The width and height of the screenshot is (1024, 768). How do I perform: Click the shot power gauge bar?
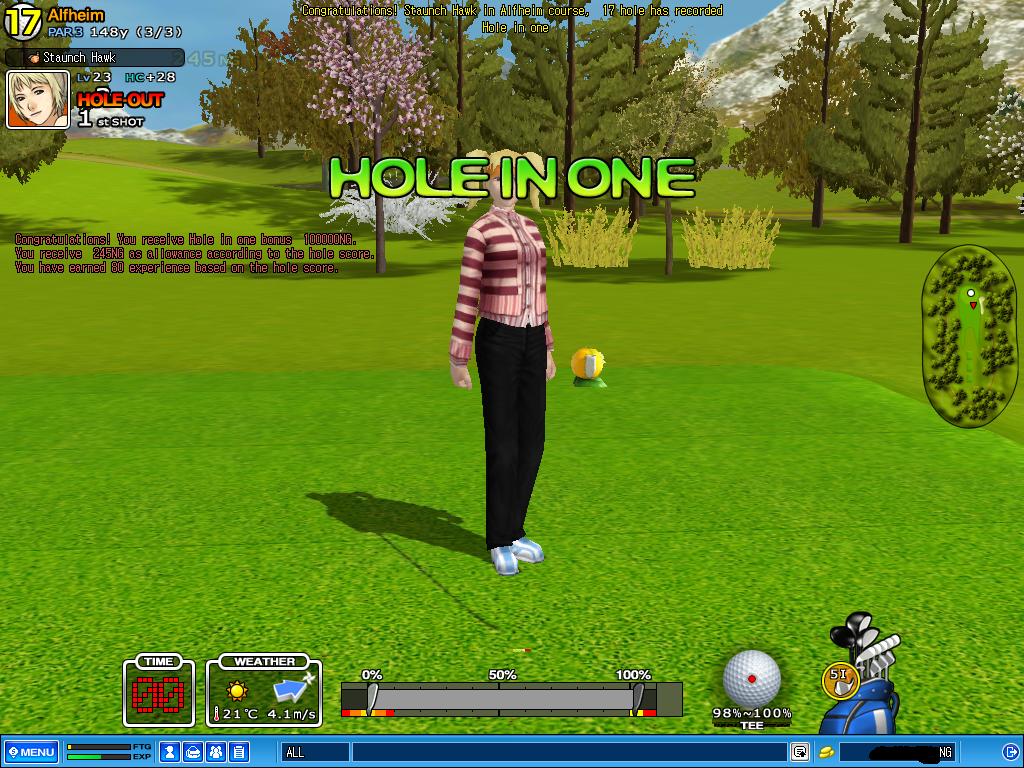click(511, 698)
